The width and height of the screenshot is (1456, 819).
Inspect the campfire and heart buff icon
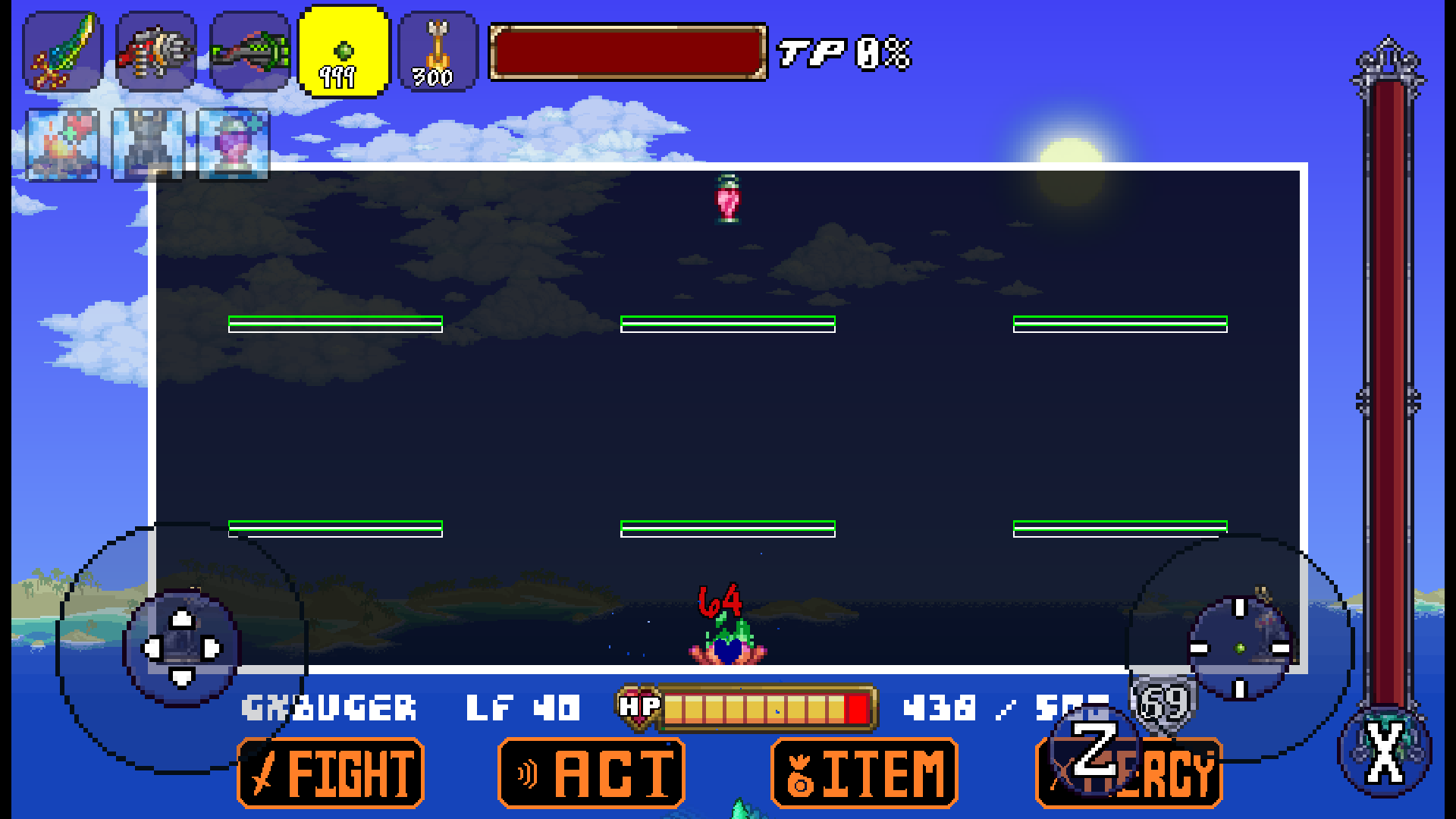63,145
